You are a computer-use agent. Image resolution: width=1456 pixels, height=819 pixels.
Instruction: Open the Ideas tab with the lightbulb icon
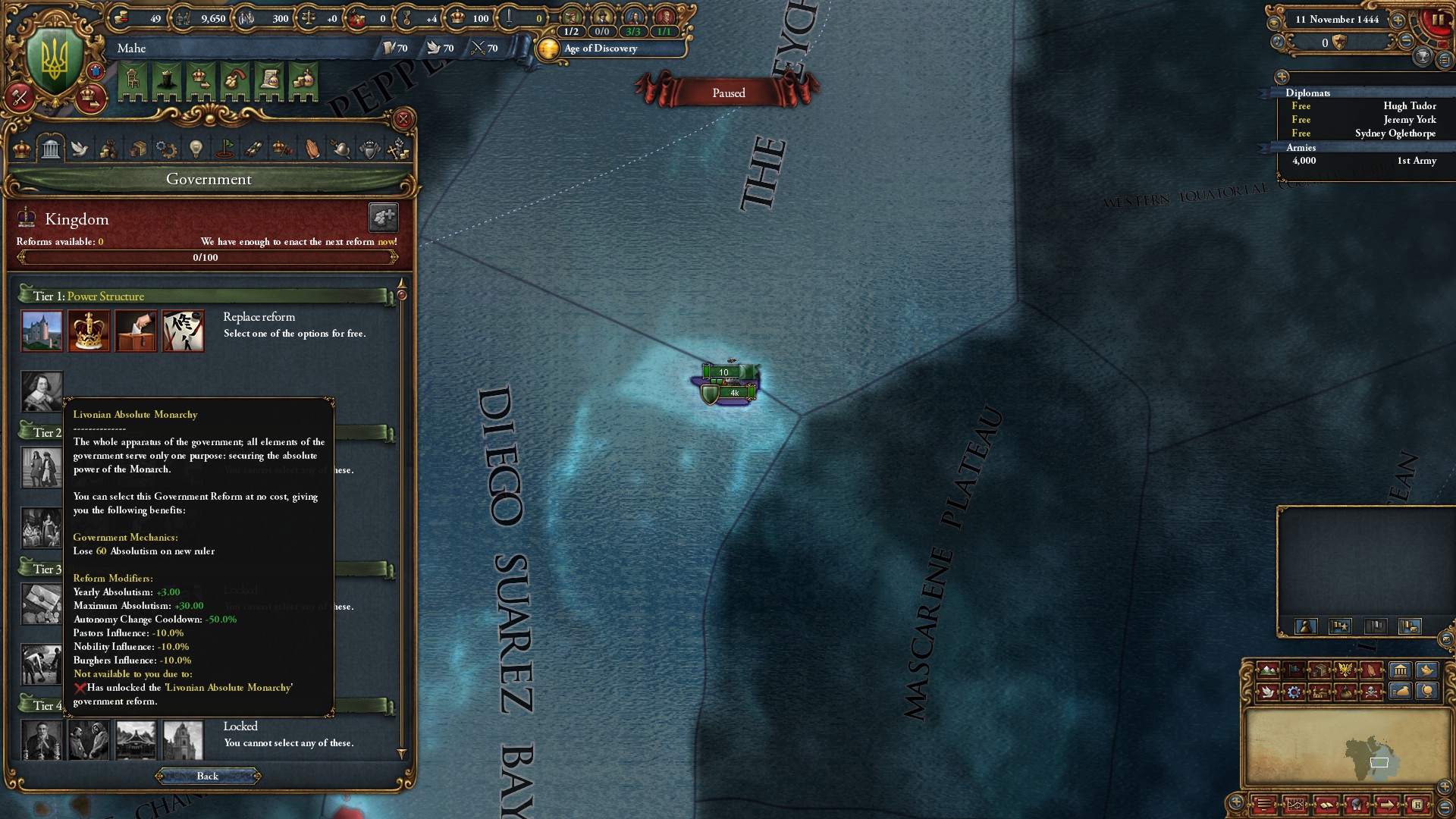coord(196,149)
